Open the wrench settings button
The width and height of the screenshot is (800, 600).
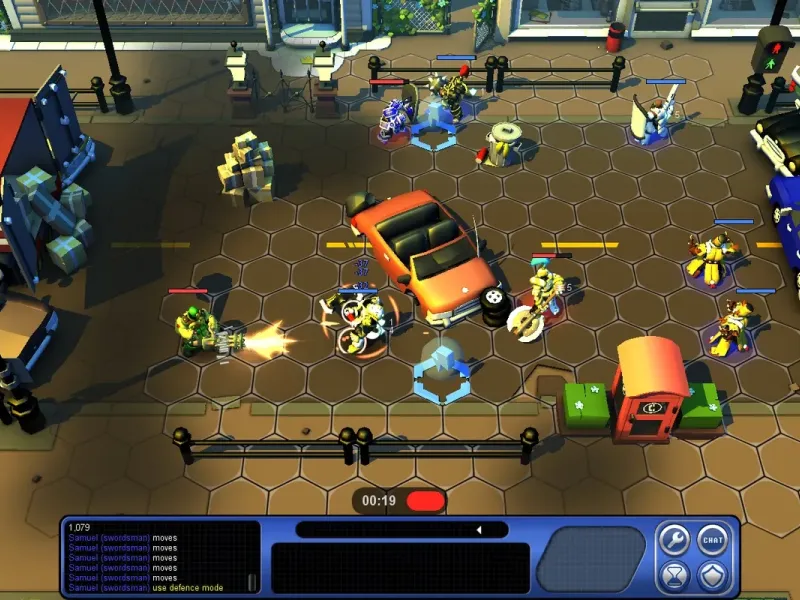pos(673,540)
